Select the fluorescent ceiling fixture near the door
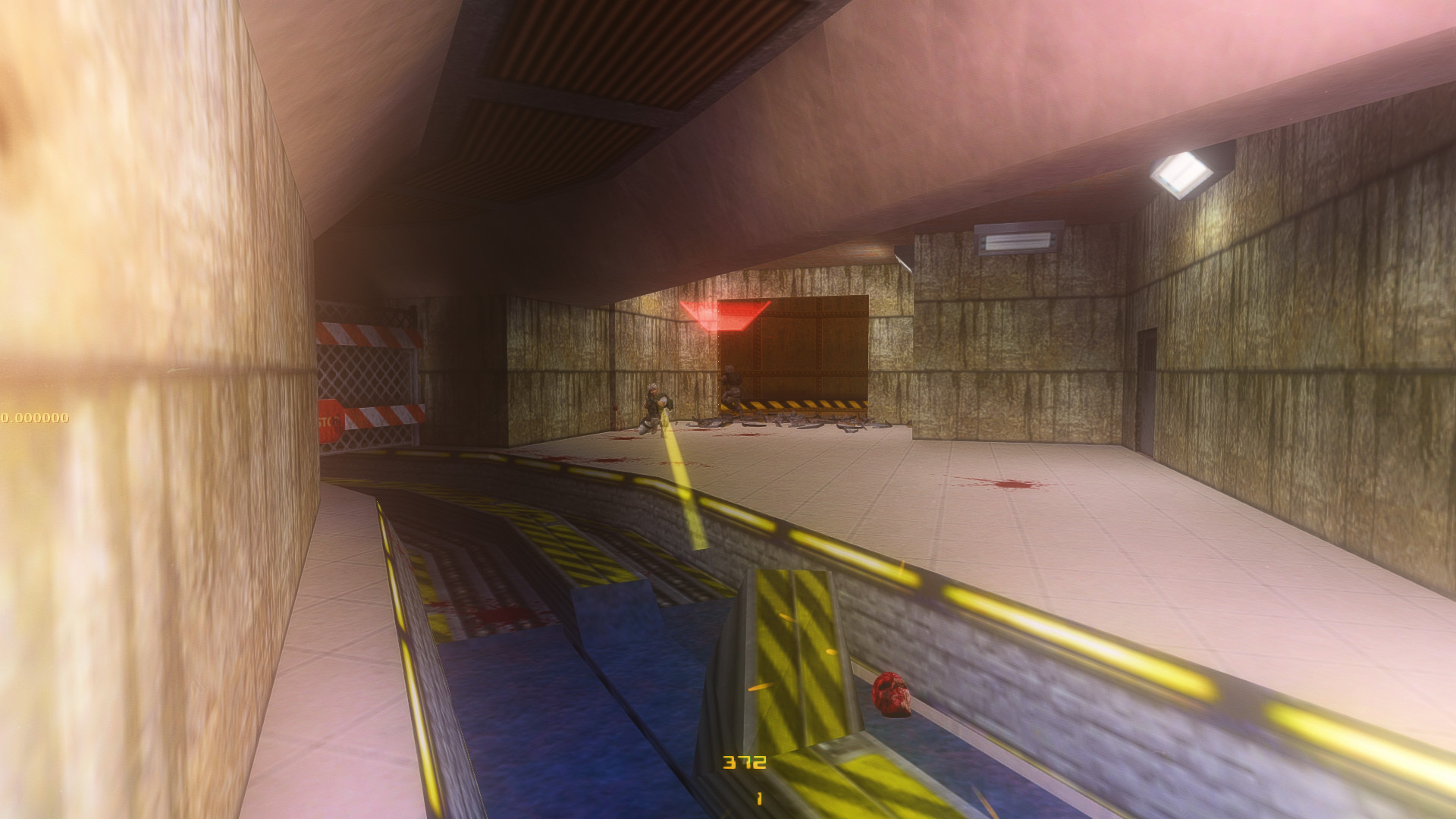This screenshot has width=1456, height=819. 1016,239
